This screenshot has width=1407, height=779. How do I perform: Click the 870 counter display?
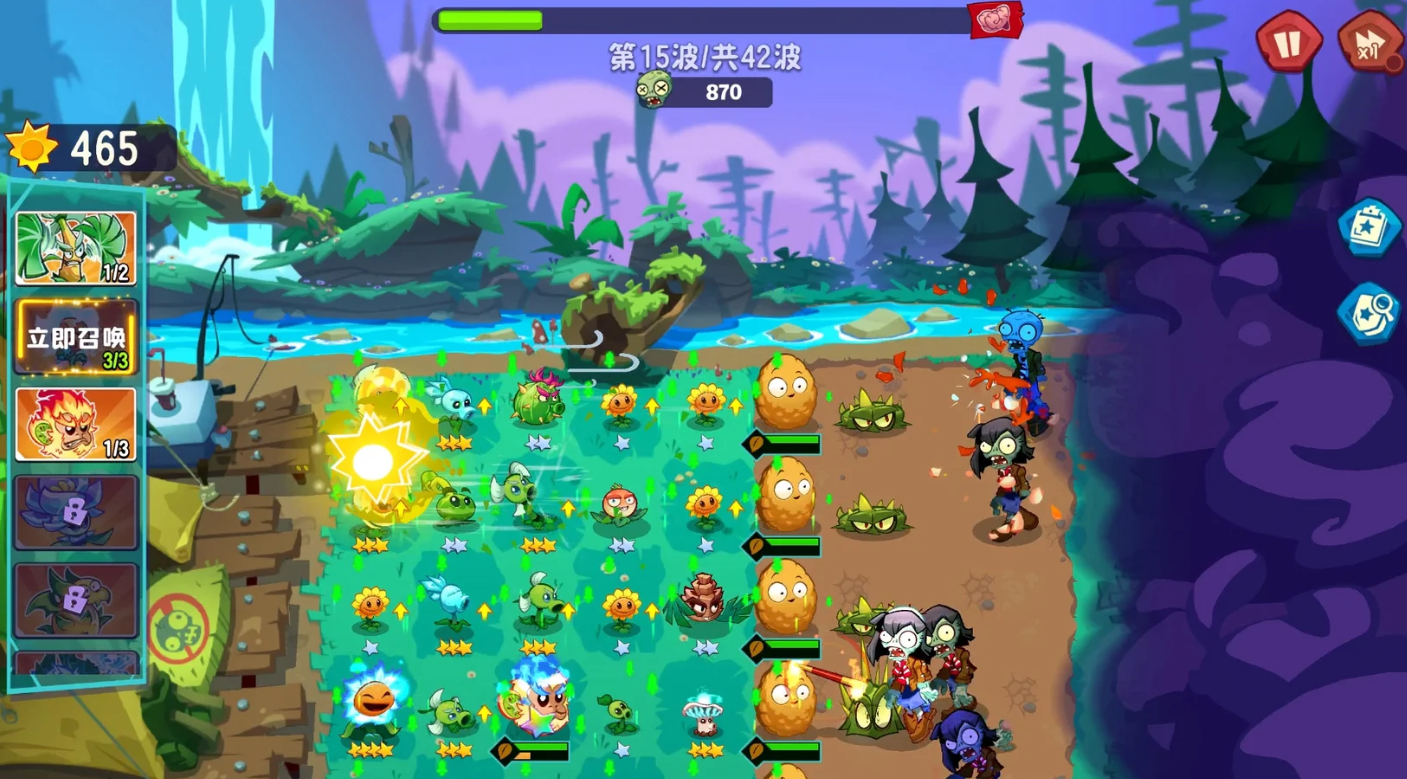tap(723, 93)
